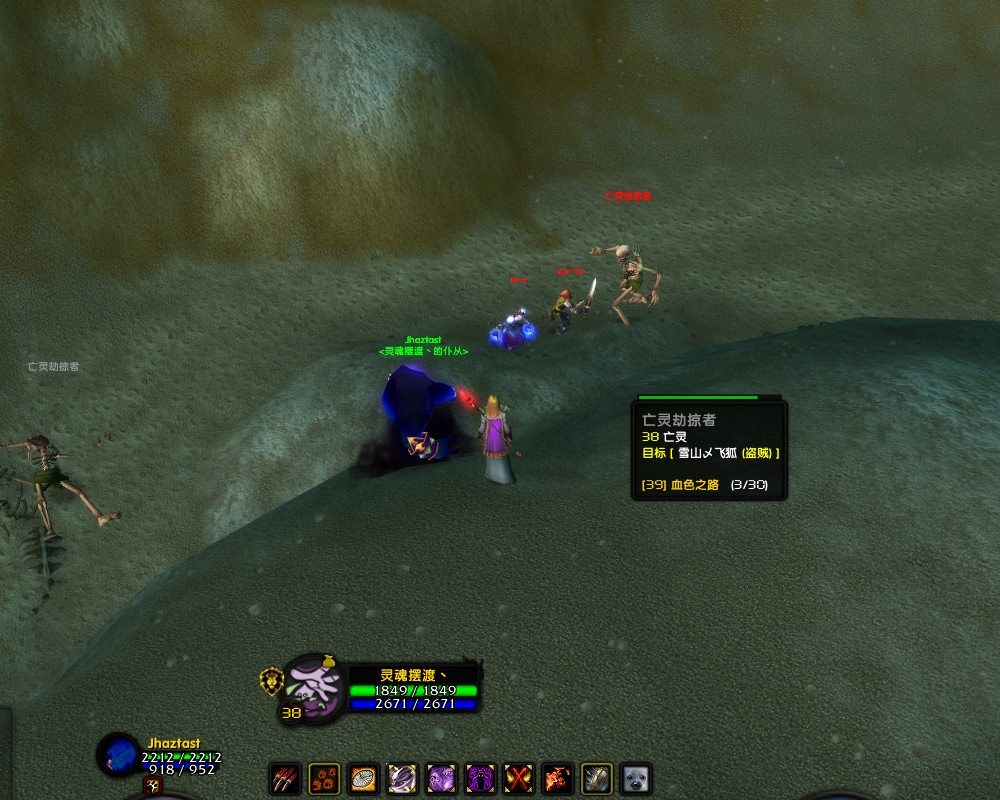The image size is (1000, 800).
Task: Select the crossed red X pet ability
Action: 519,778
